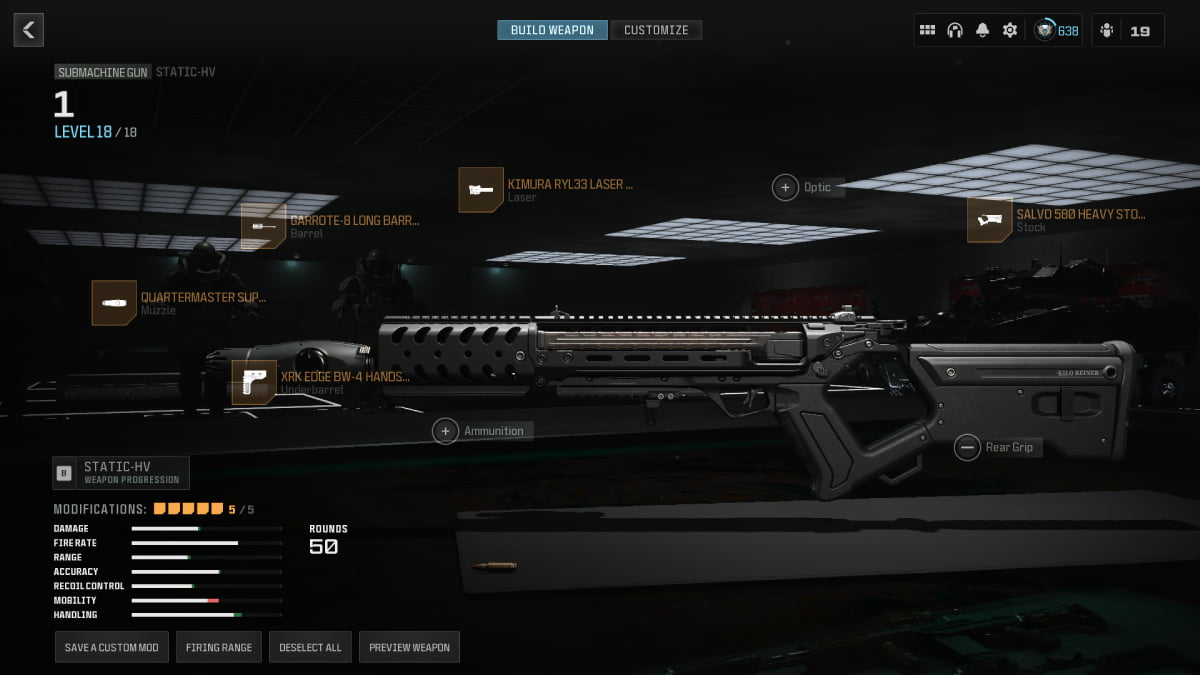The image size is (1200, 675).
Task: Select the Kimura RYL33 Laser attachment slot
Action: [481, 190]
